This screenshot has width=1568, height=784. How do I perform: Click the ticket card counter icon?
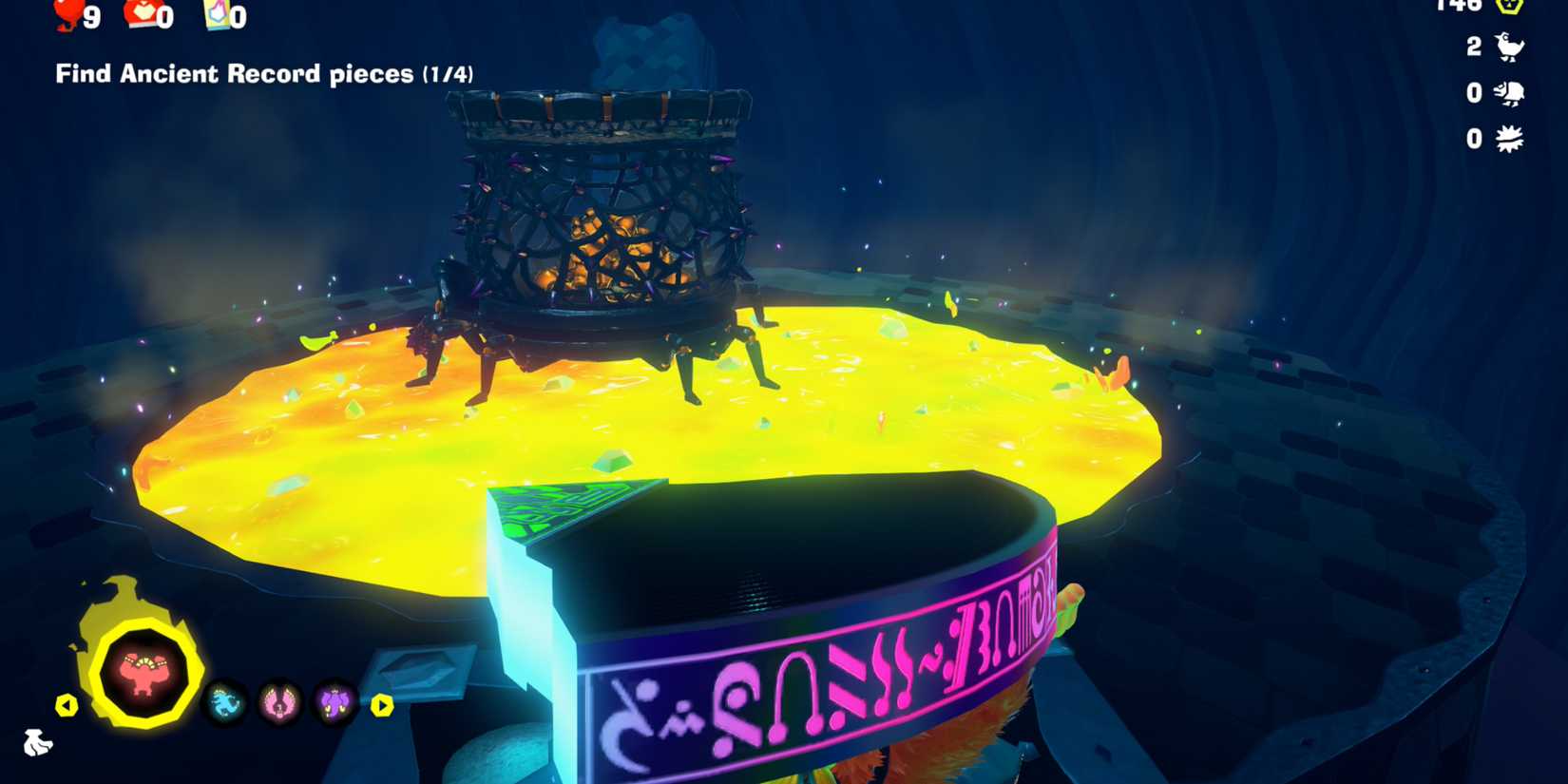[x=216, y=14]
